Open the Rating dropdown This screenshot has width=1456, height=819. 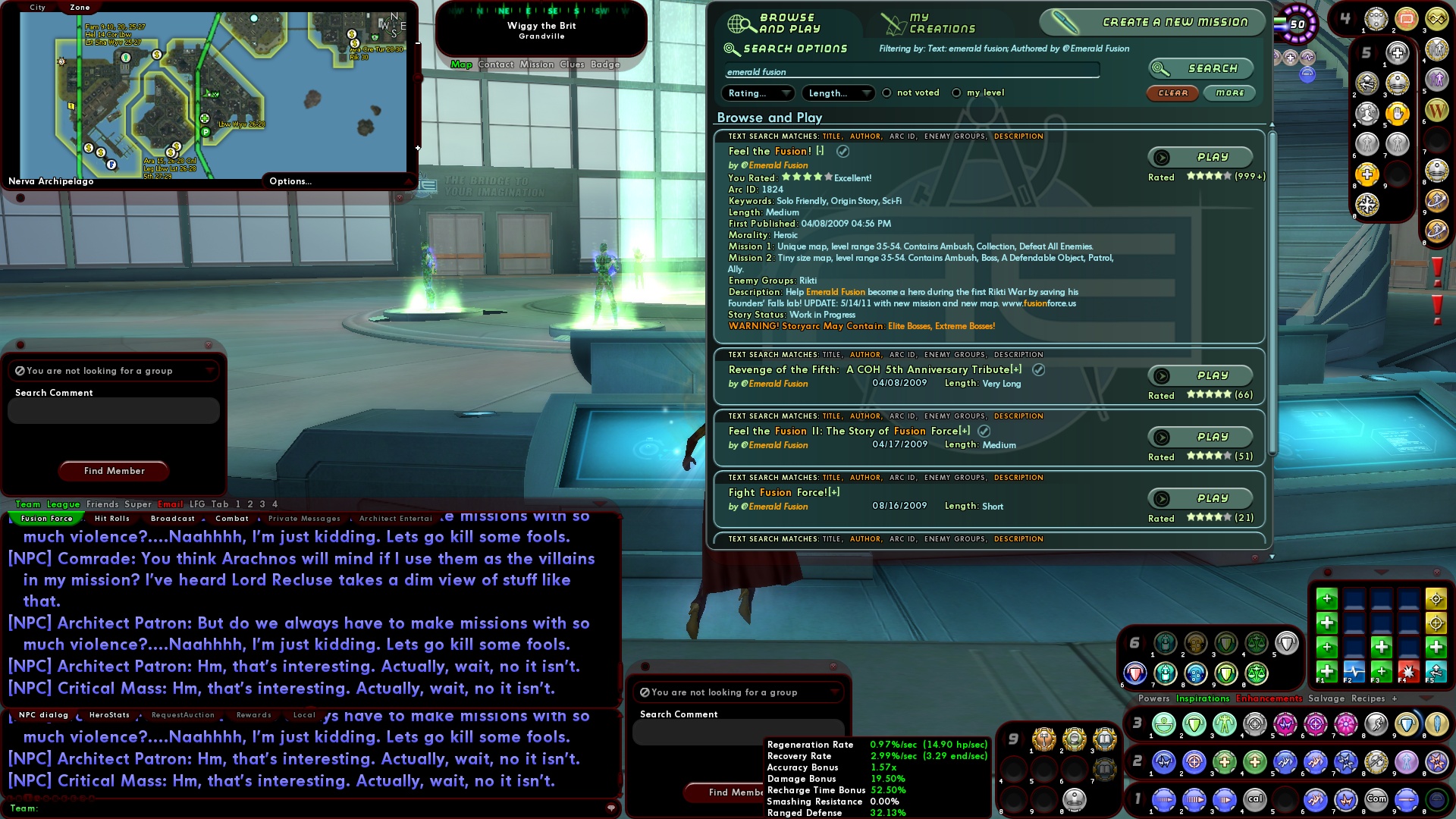point(757,93)
